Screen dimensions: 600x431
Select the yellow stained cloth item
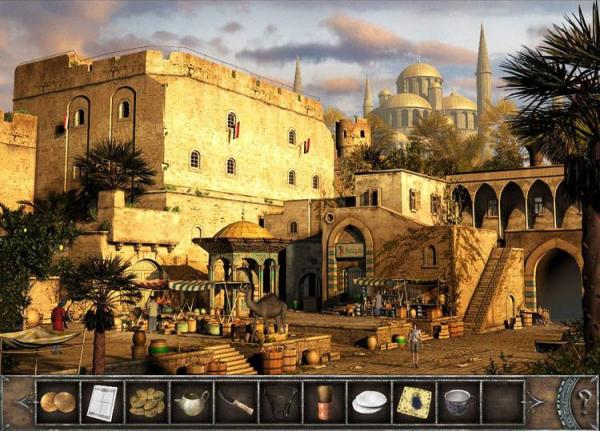[x=413, y=402]
